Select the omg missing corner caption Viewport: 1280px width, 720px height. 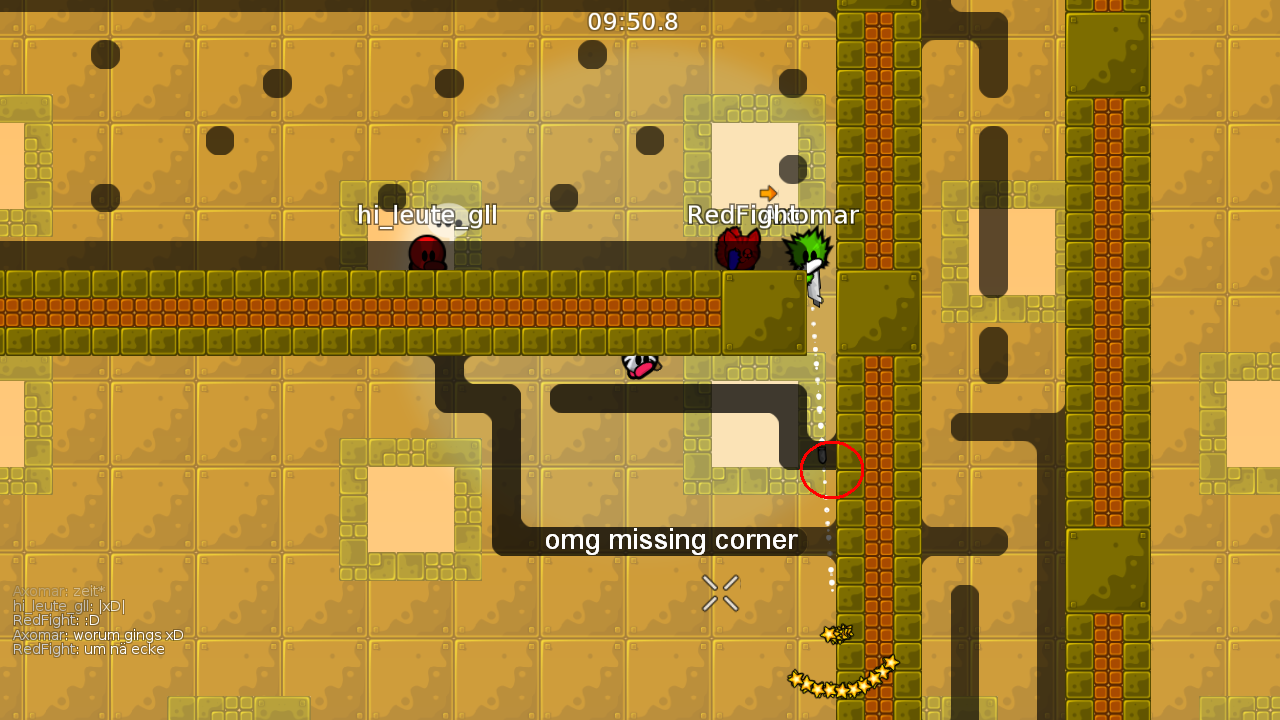(671, 540)
